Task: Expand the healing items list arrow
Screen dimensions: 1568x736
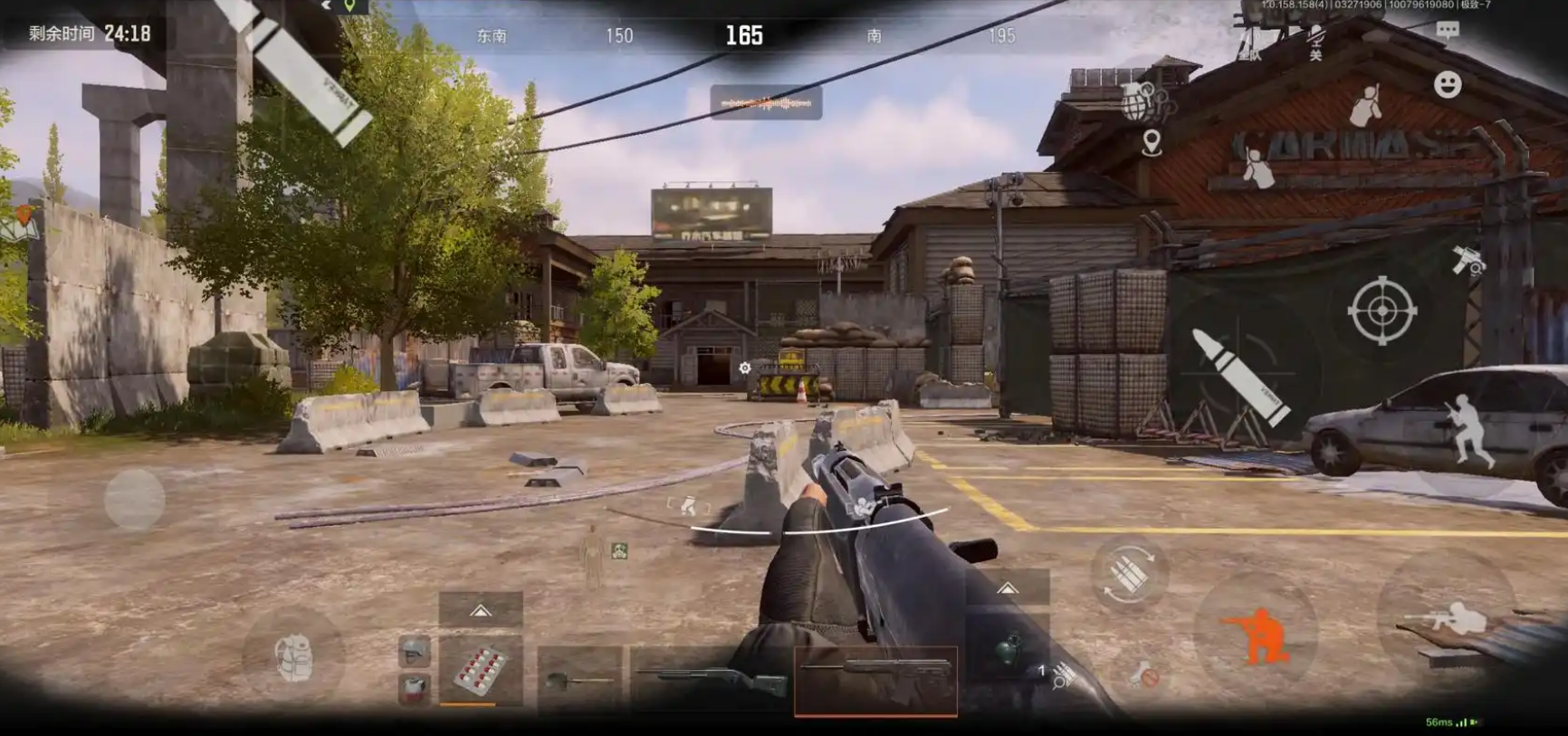Action: point(481,611)
